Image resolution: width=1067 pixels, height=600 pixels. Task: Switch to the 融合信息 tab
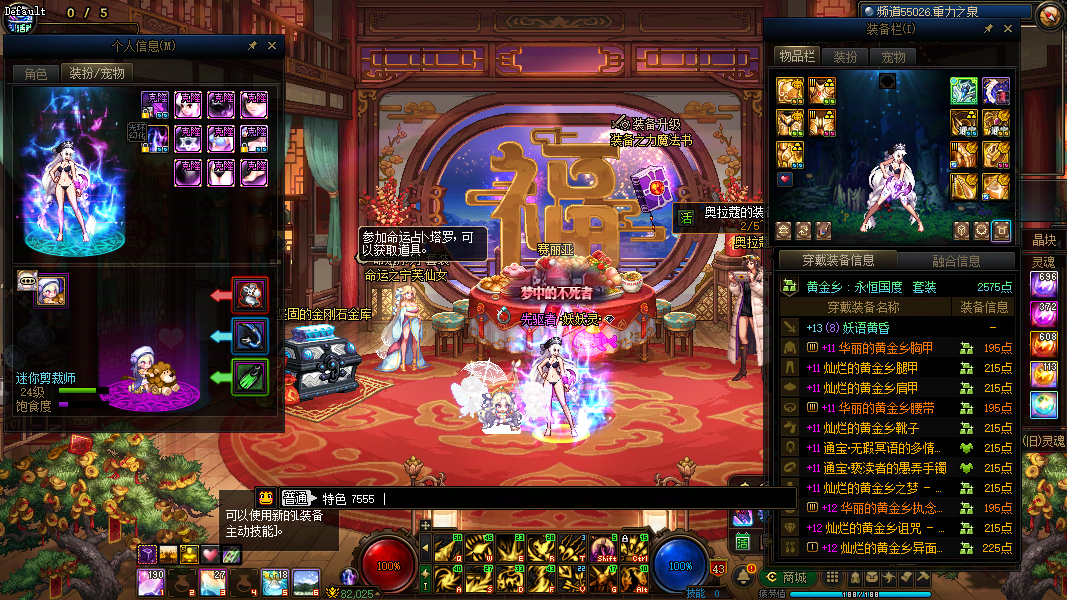pos(956,261)
